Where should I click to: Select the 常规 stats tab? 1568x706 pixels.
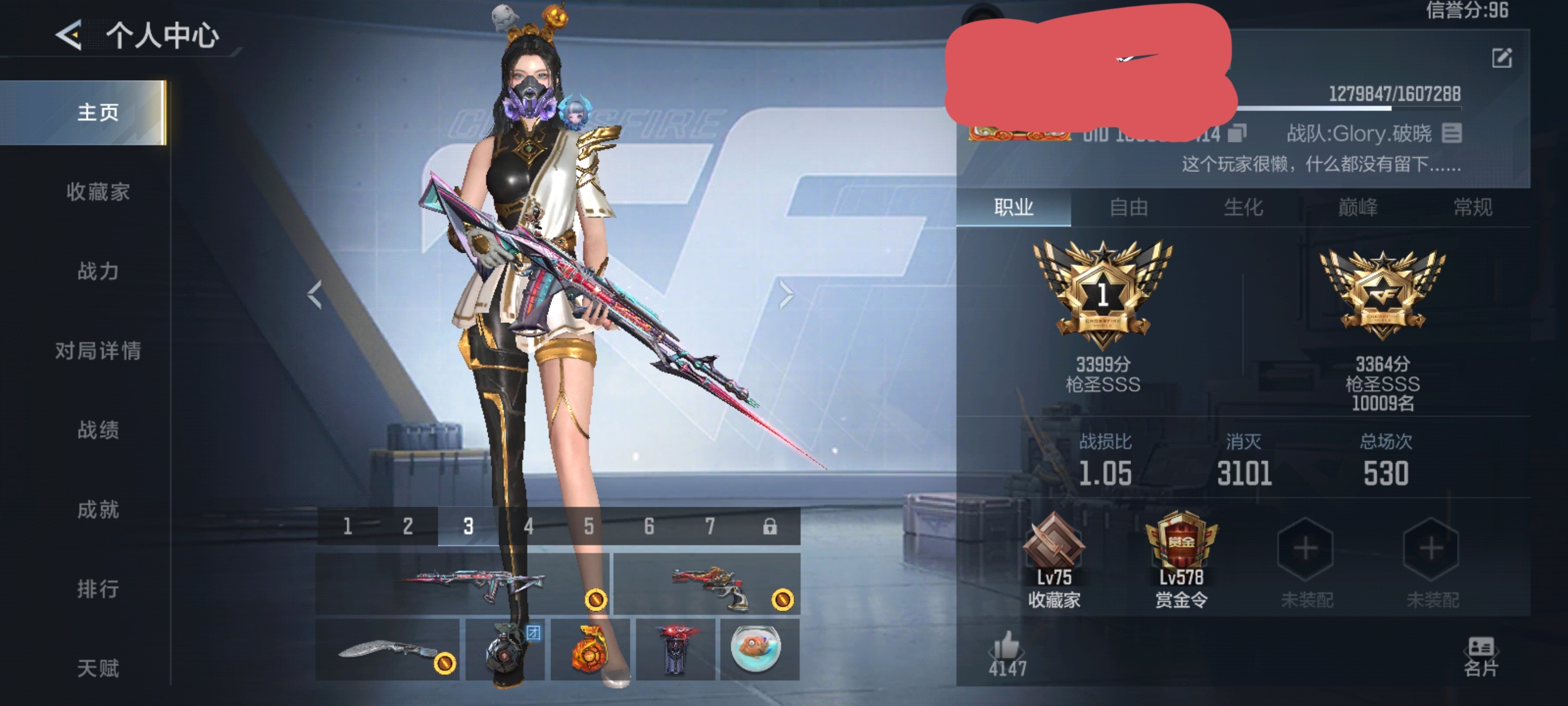(x=1472, y=208)
